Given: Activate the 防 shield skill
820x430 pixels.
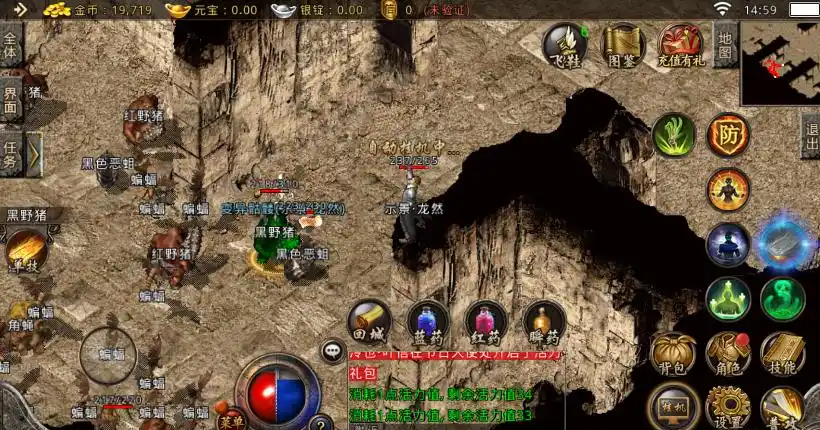Looking at the screenshot, I should (728, 135).
